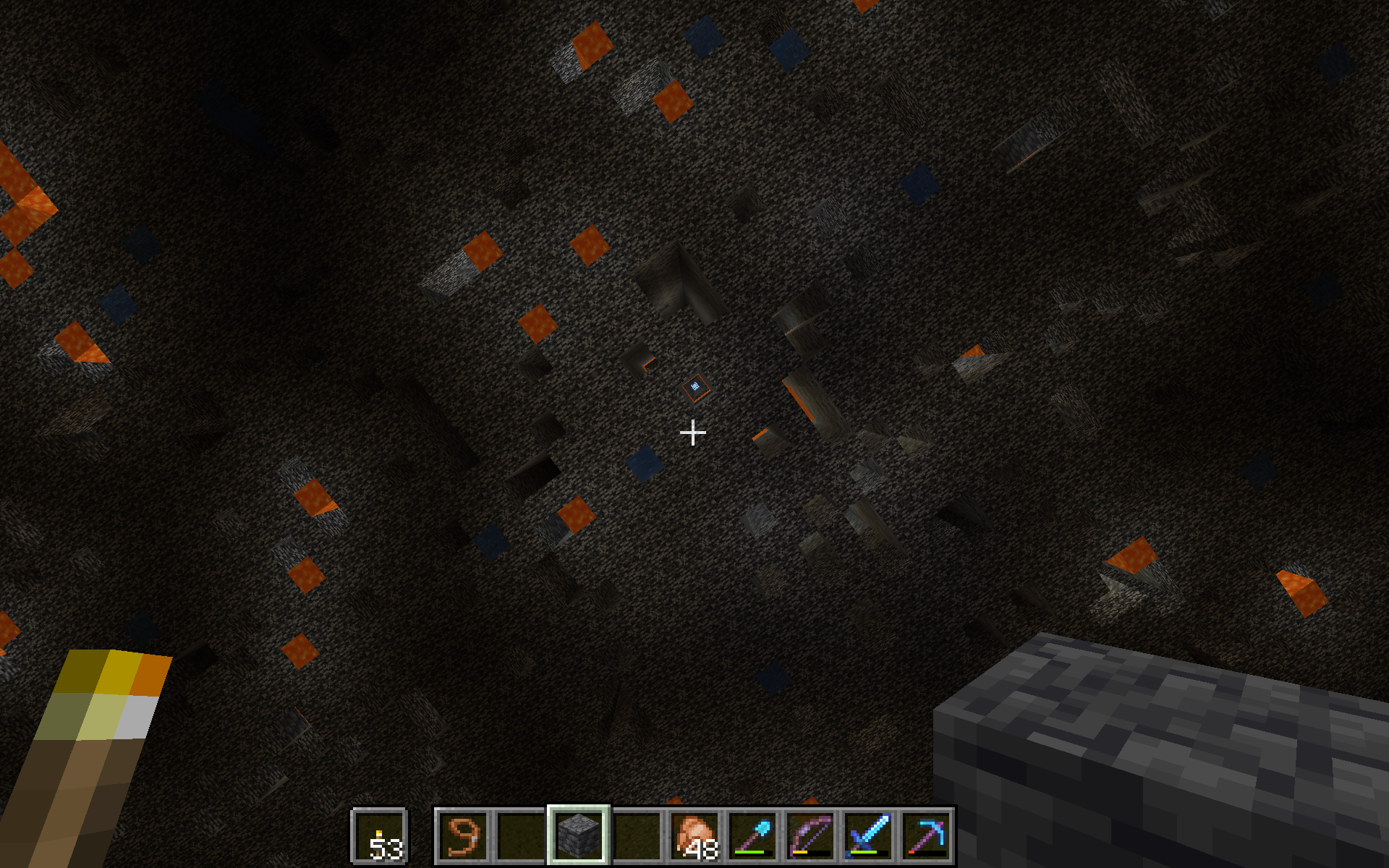Equip the diamond shovel from hotbar
The image size is (1389, 868).
tap(752, 836)
